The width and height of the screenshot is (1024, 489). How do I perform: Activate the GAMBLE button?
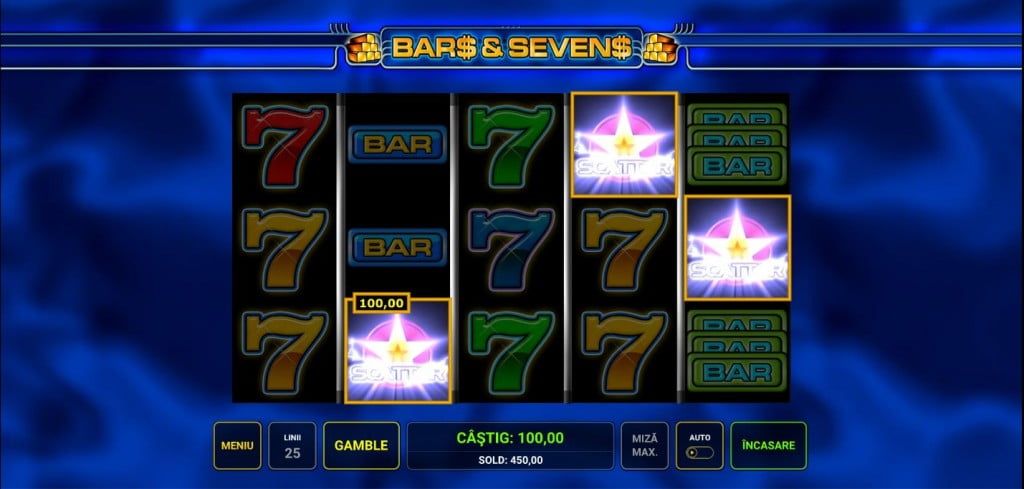[x=361, y=445]
